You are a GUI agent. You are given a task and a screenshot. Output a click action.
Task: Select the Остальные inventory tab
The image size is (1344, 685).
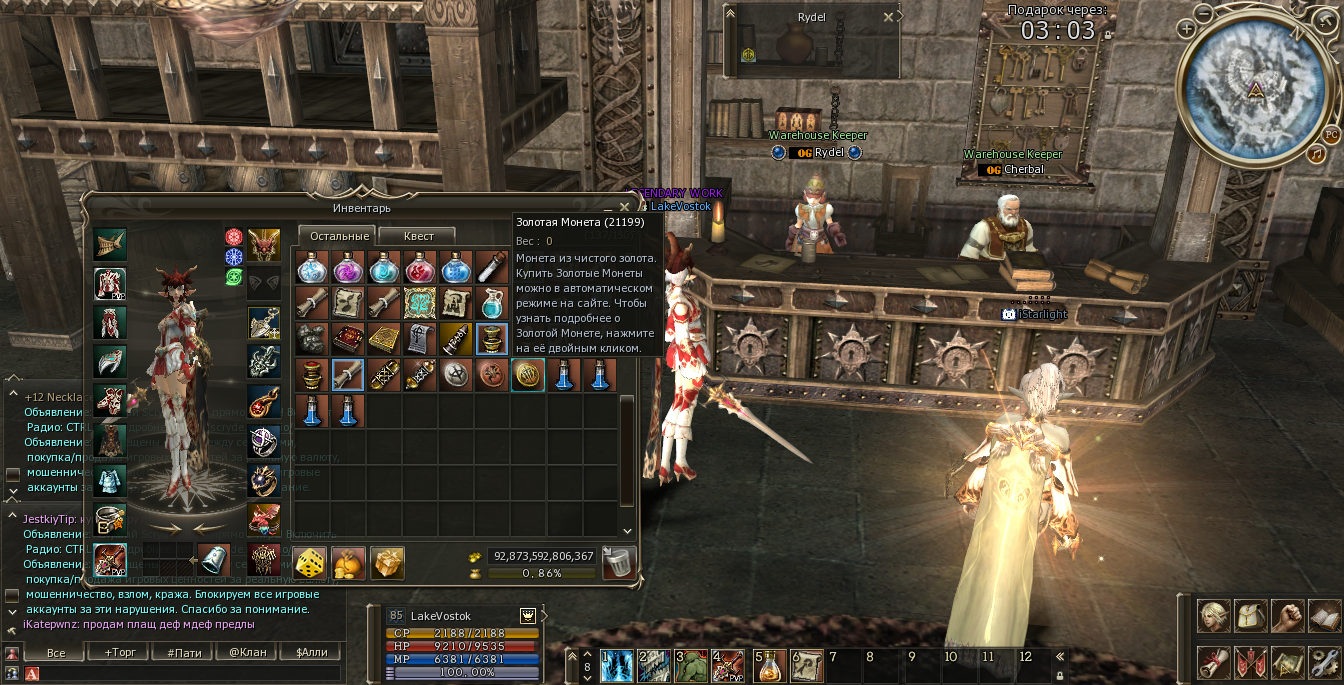tap(335, 236)
